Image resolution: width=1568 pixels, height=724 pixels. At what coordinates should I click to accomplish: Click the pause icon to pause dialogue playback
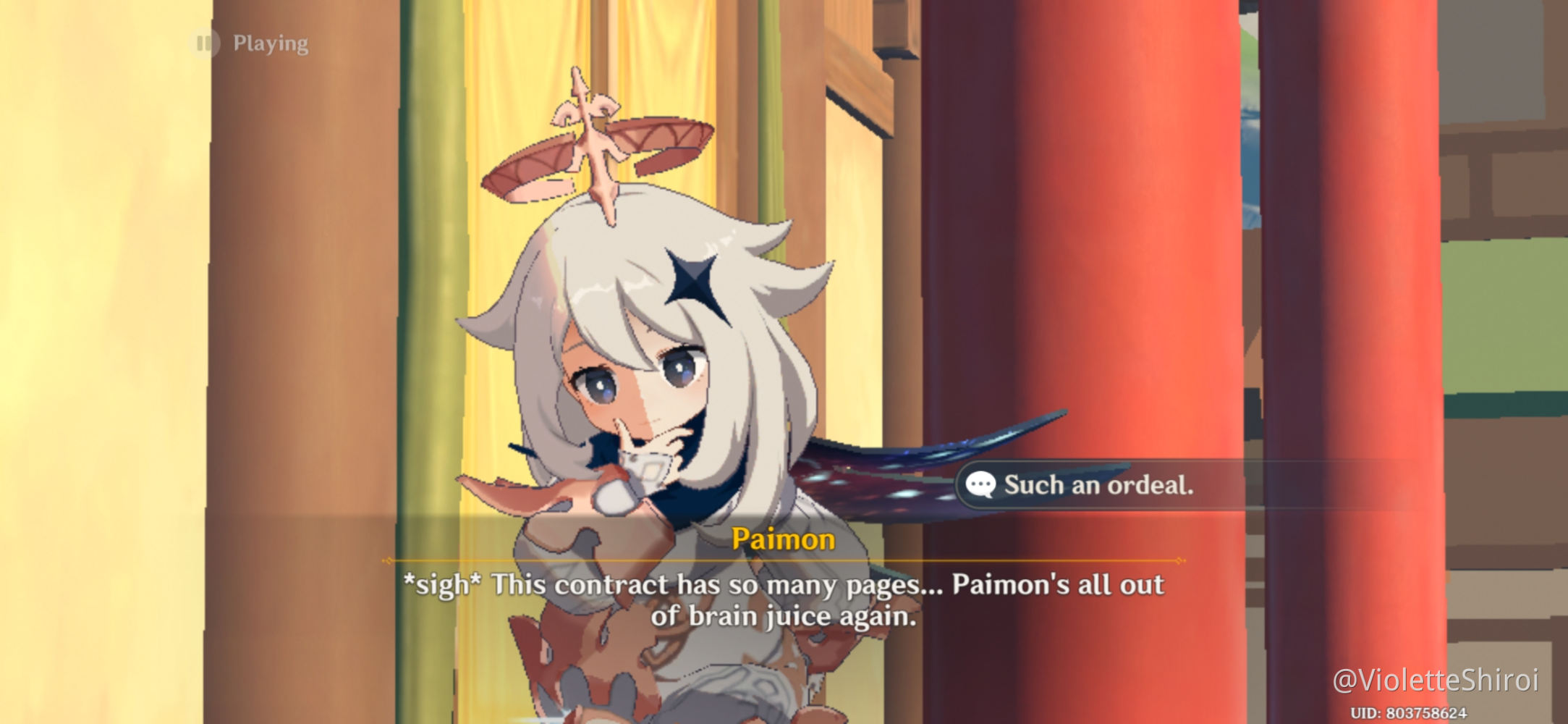click(x=205, y=43)
